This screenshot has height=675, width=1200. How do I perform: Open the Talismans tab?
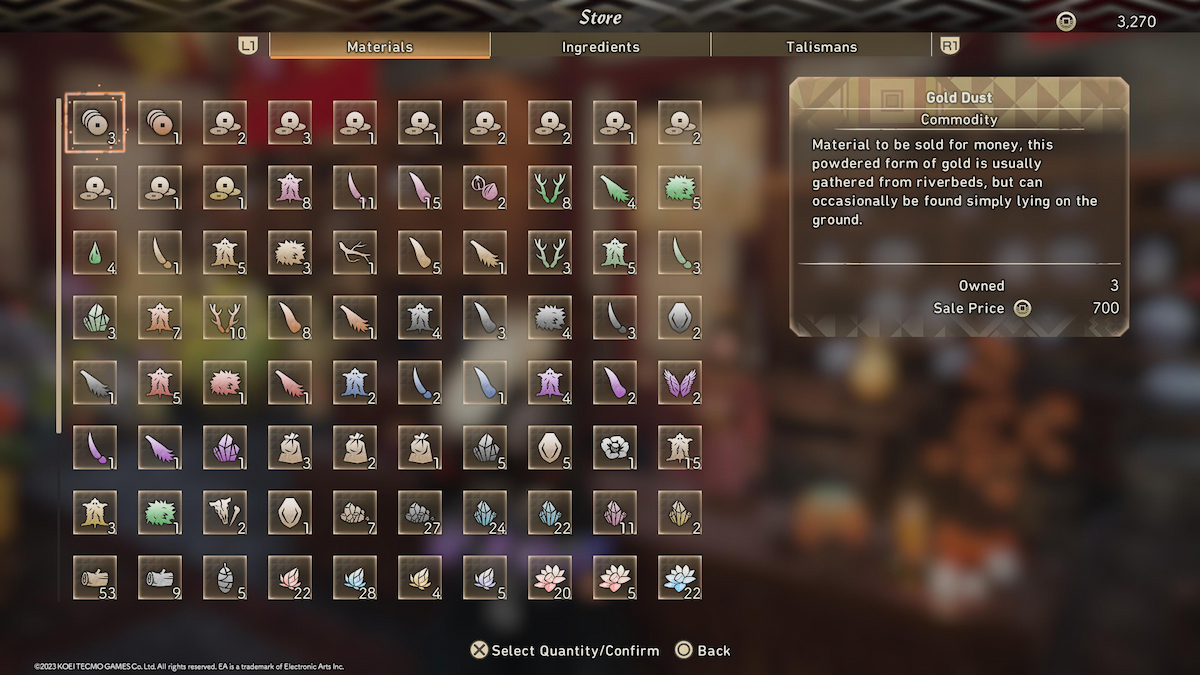(821, 46)
